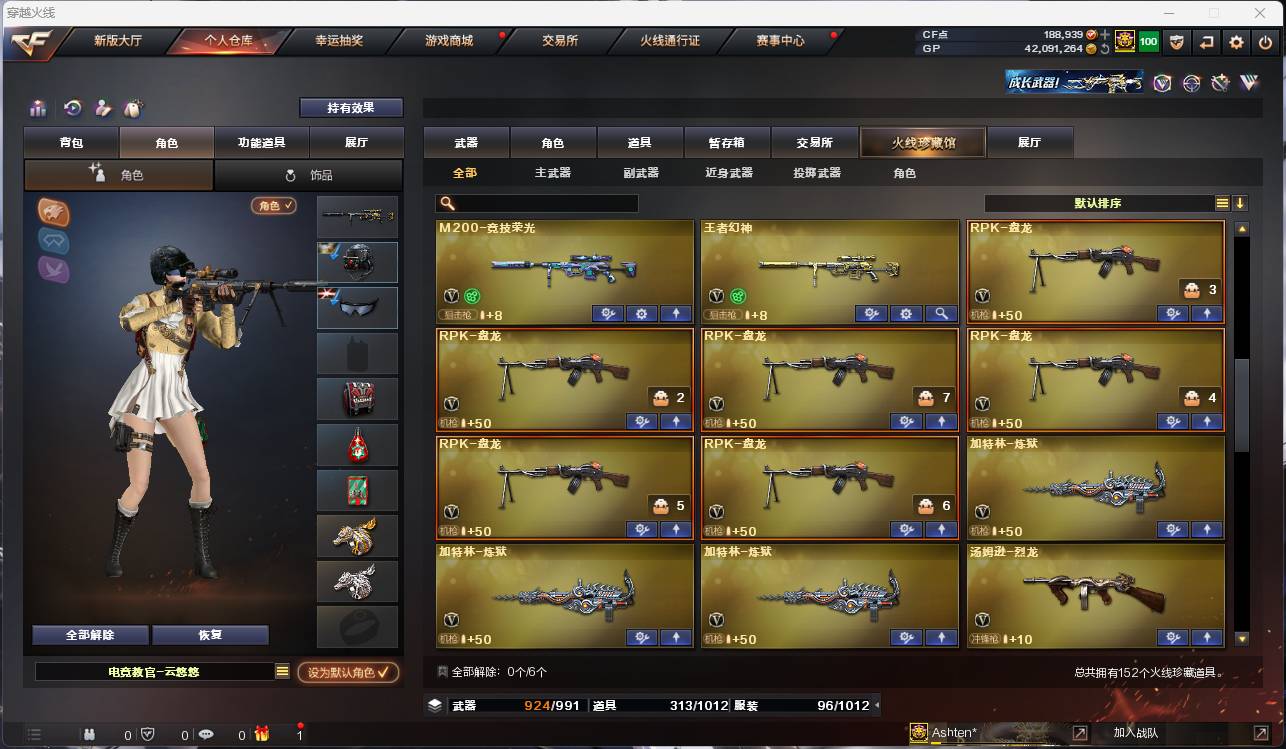The width and height of the screenshot is (1286, 749).
Task: Click the 全部解除 button under the character
Action: (x=92, y=634)
